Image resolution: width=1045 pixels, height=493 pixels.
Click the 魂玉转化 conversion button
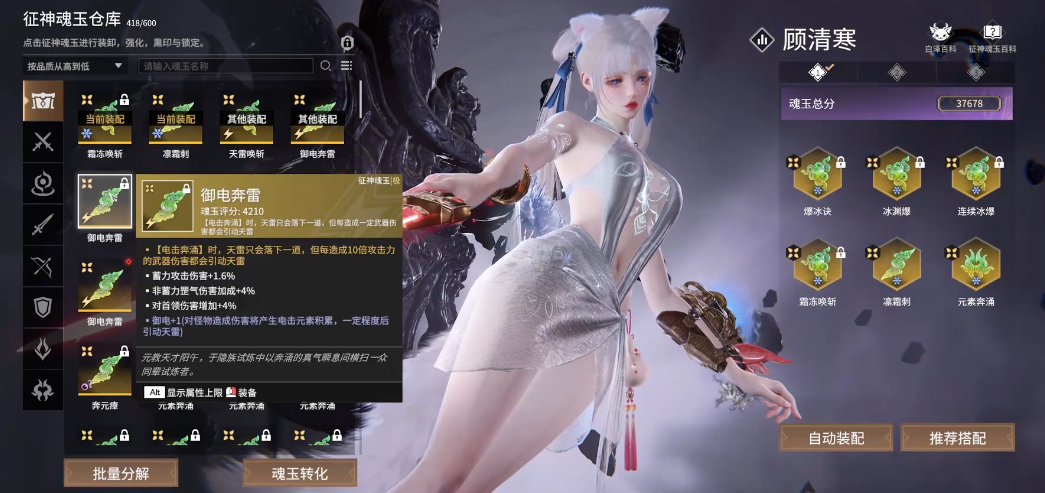tap(299, 472)
